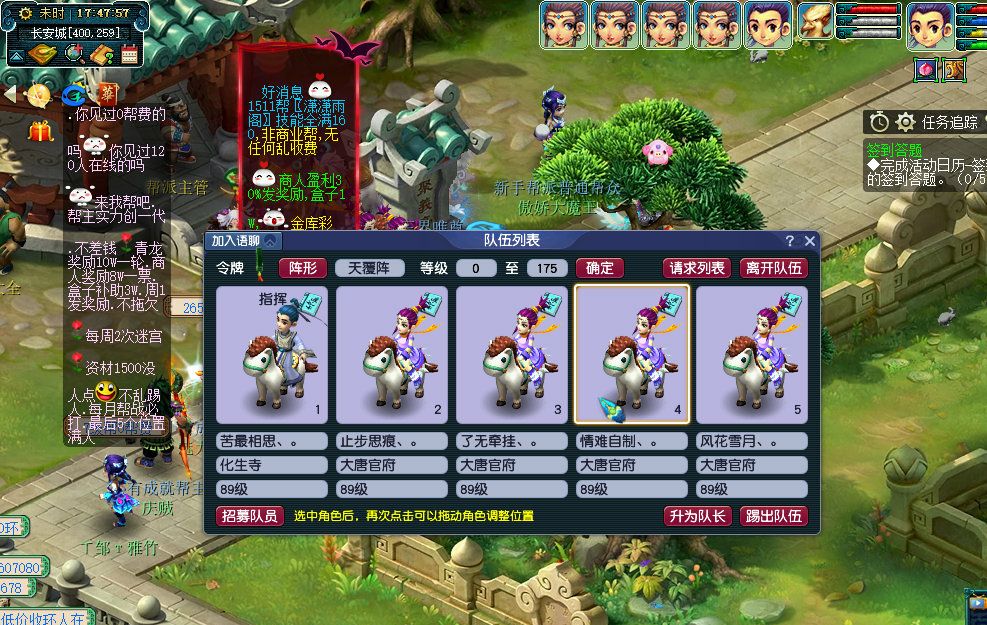Click the 加入语聊 voice chat button
Viewport: 987px width, 625px height.
pyautogui.click(x=245, y=241)
